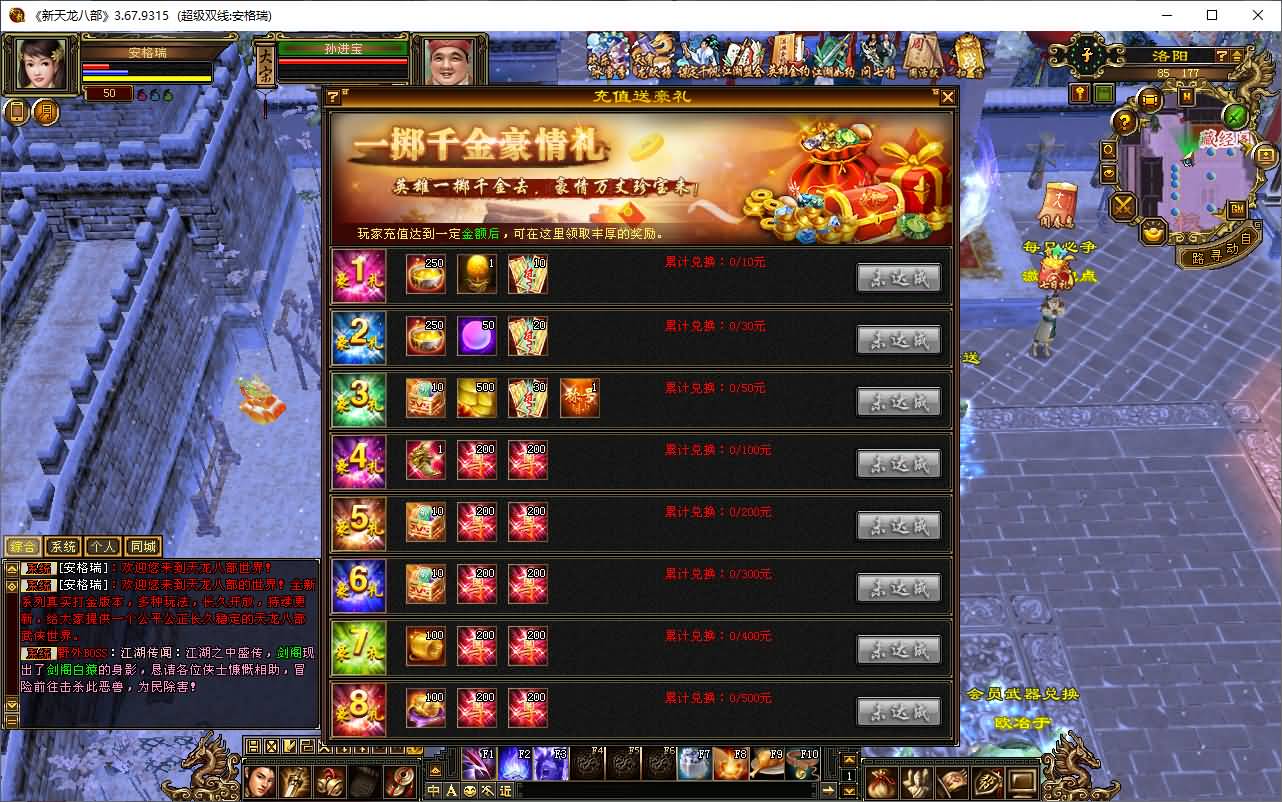Click the hammer tools icon next to chat input
Image resolution: width=1282 pixels, height=802 pixels.
(487, 791)
